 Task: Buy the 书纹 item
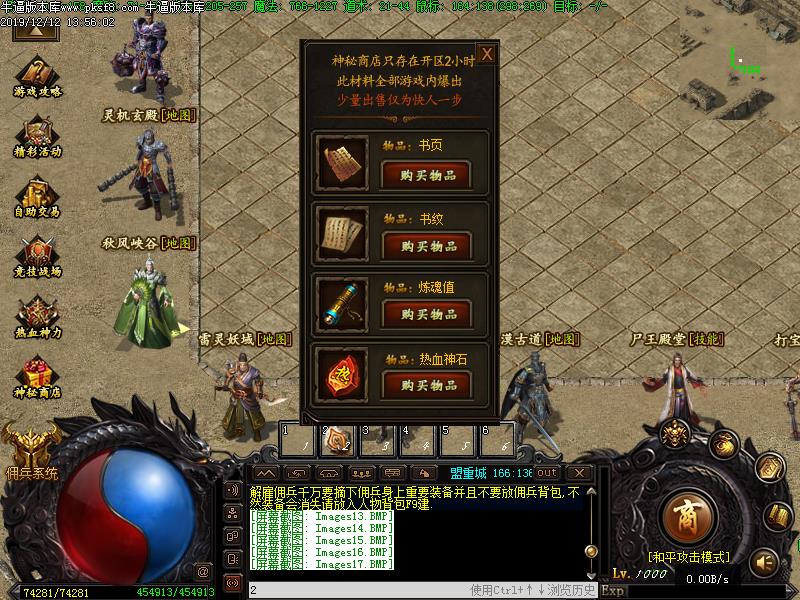pyautogui.click(x=426, y=246)
